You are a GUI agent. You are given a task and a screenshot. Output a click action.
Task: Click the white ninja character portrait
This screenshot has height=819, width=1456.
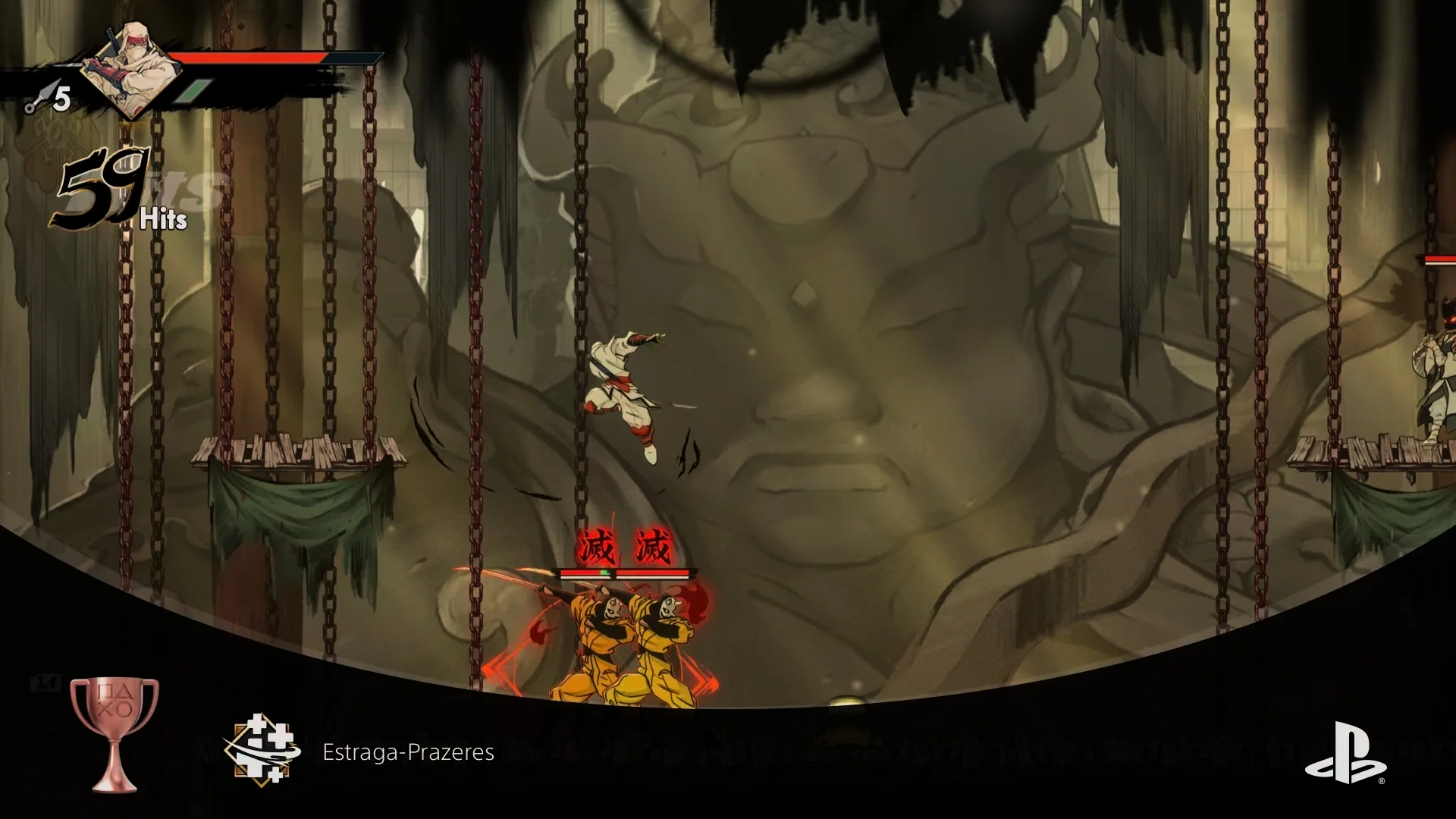click(x=130, y=70)
